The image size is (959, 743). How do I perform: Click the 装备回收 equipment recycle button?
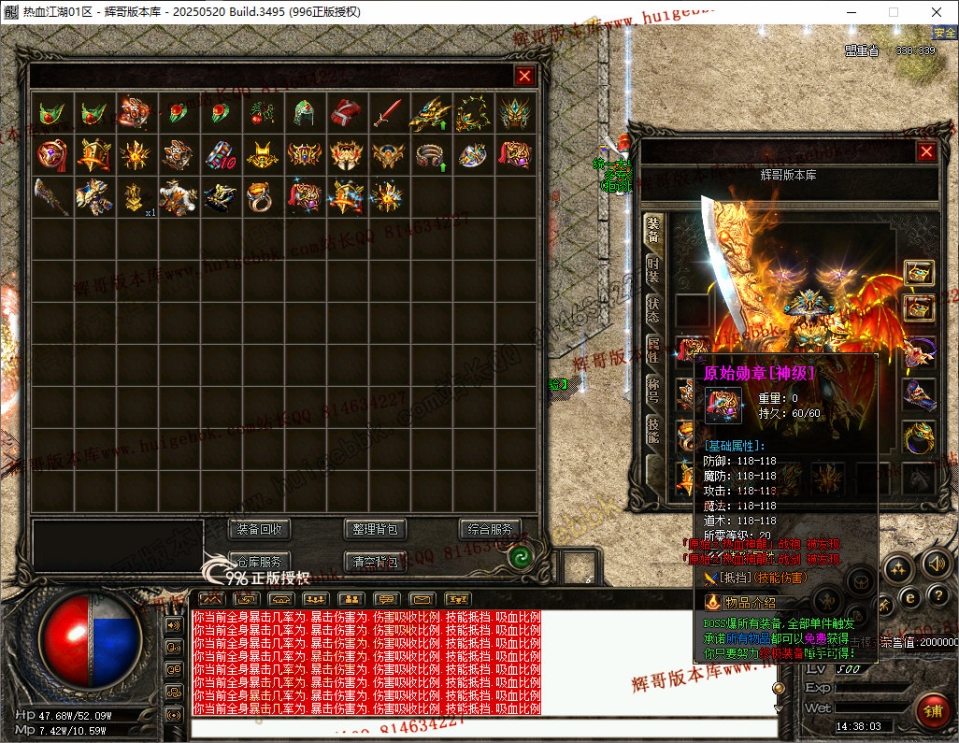[x=260, y=529]
